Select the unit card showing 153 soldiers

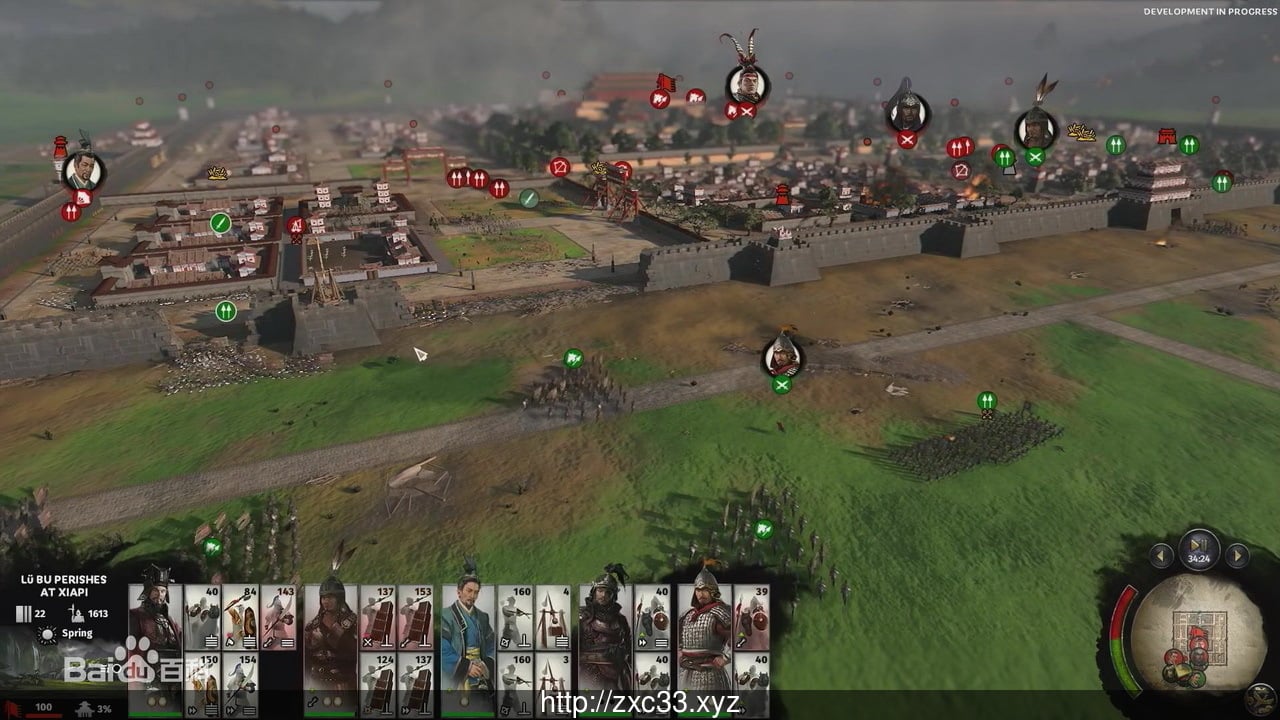point(416,617)
